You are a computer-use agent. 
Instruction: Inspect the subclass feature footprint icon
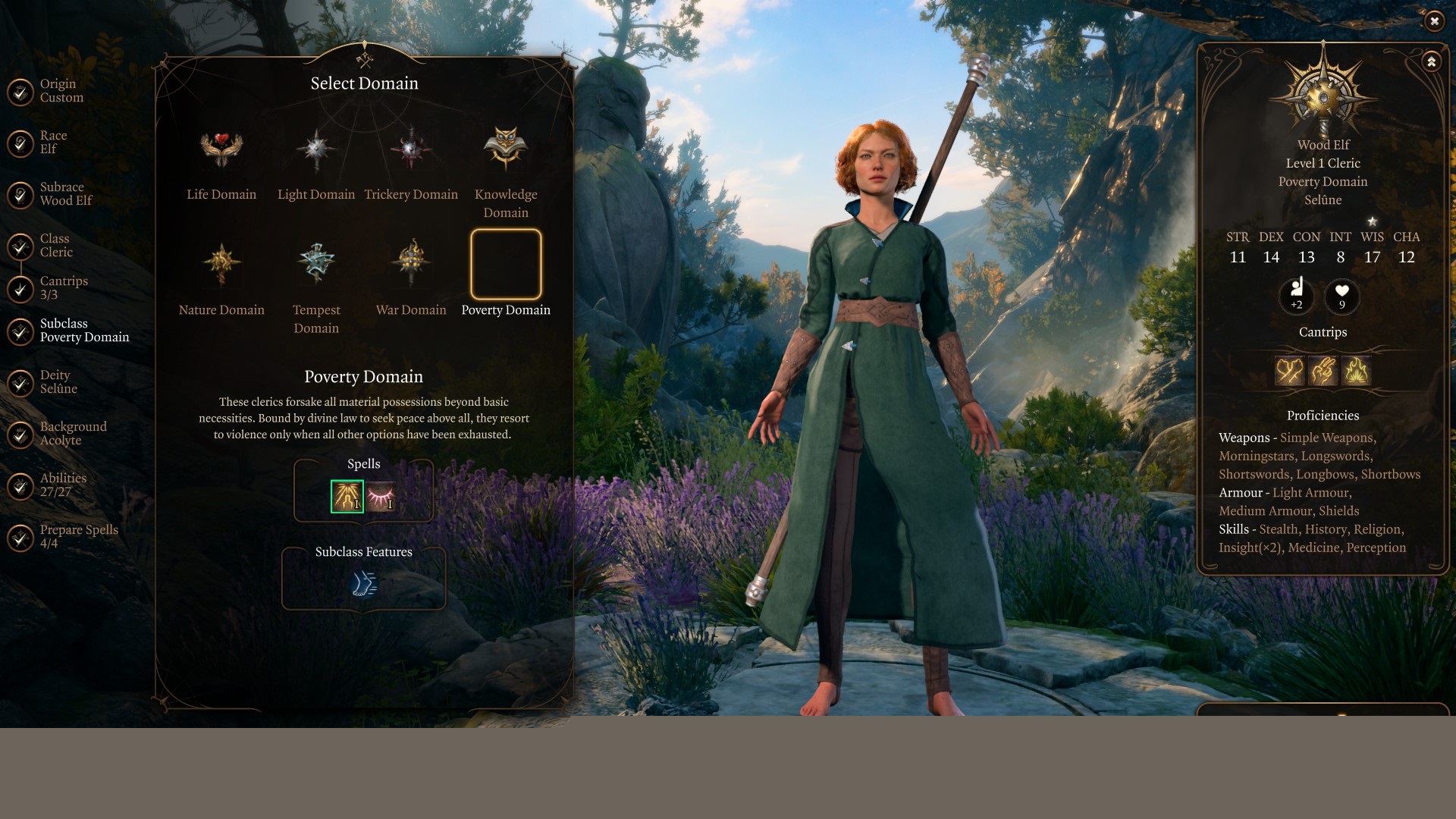[x=364, y=584]
